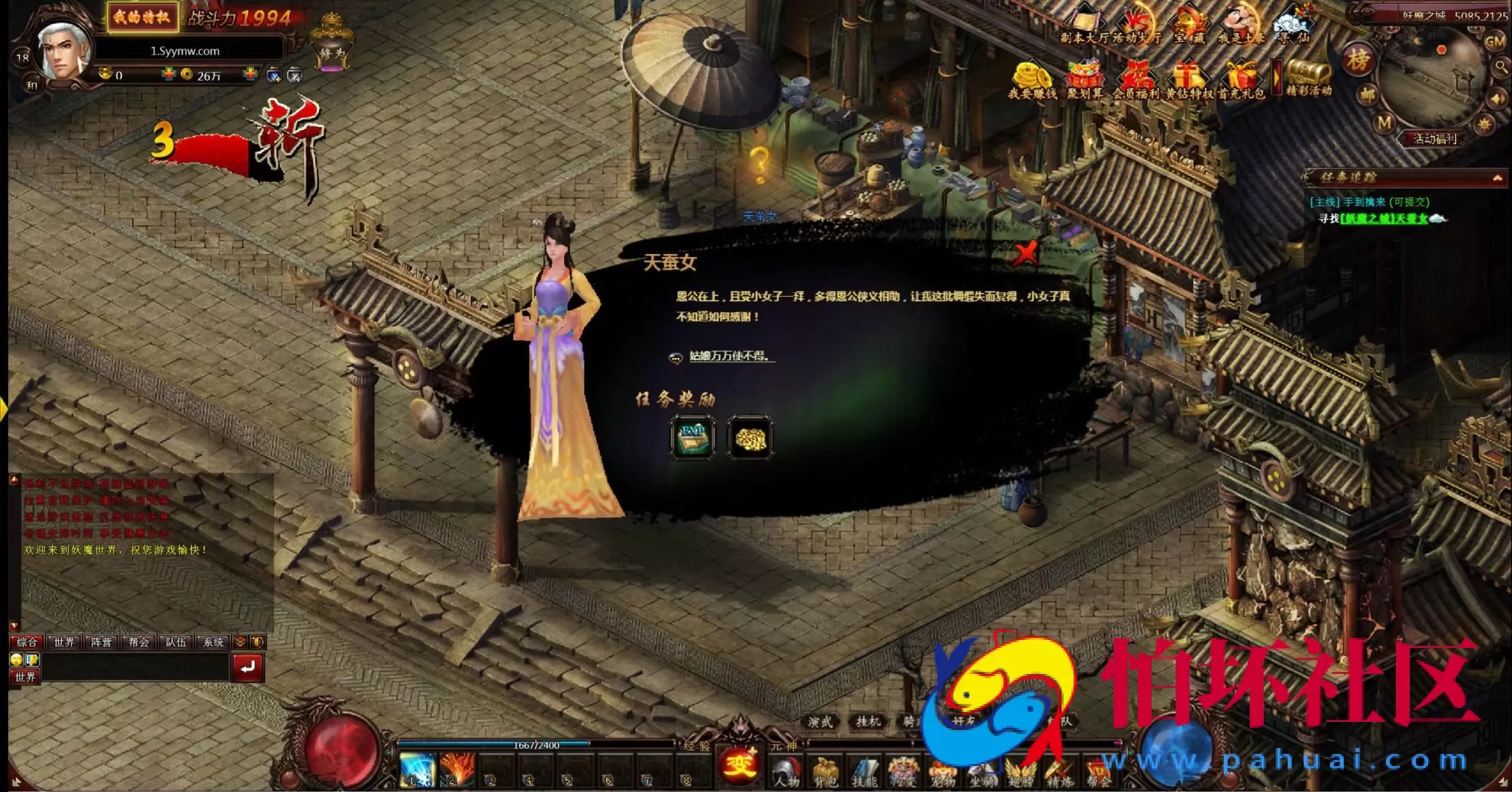Expand the 精彩活动 arrow banner
Screen dimensions: 1512x792
click(1278, 75)
